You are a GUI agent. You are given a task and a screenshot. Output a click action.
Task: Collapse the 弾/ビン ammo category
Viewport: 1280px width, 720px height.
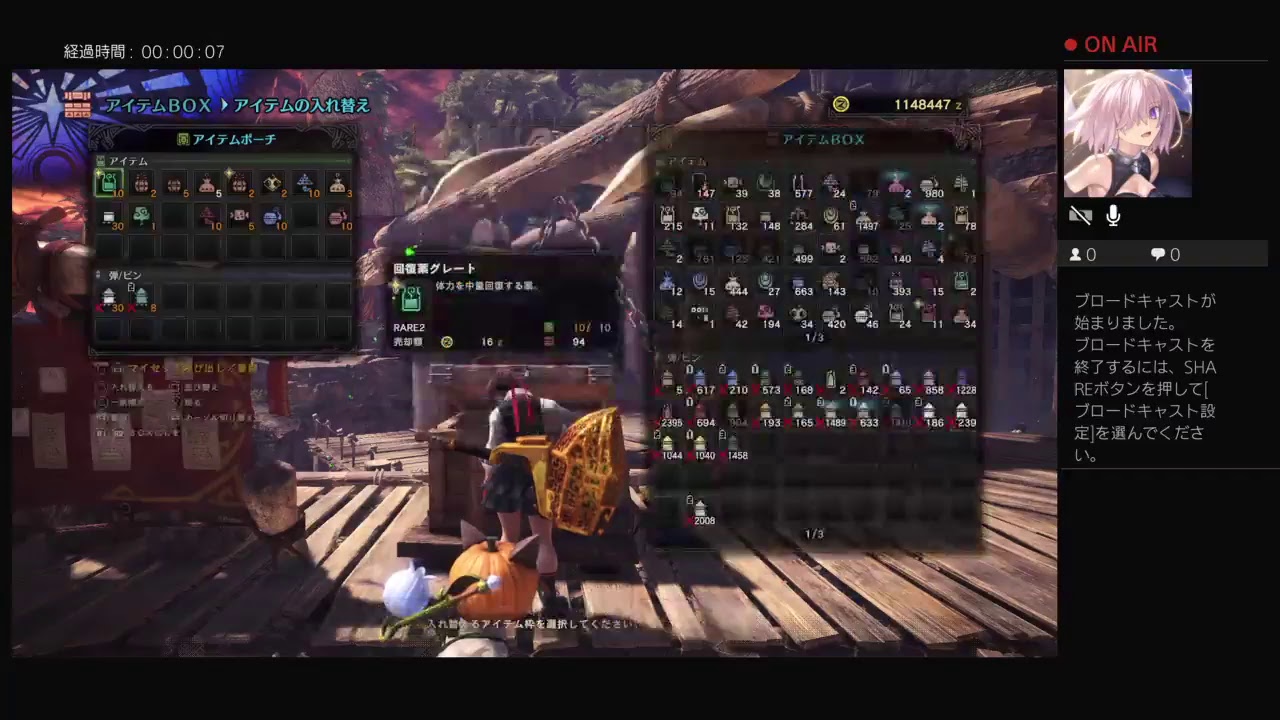pyautogui.click(x=124, y=274)
